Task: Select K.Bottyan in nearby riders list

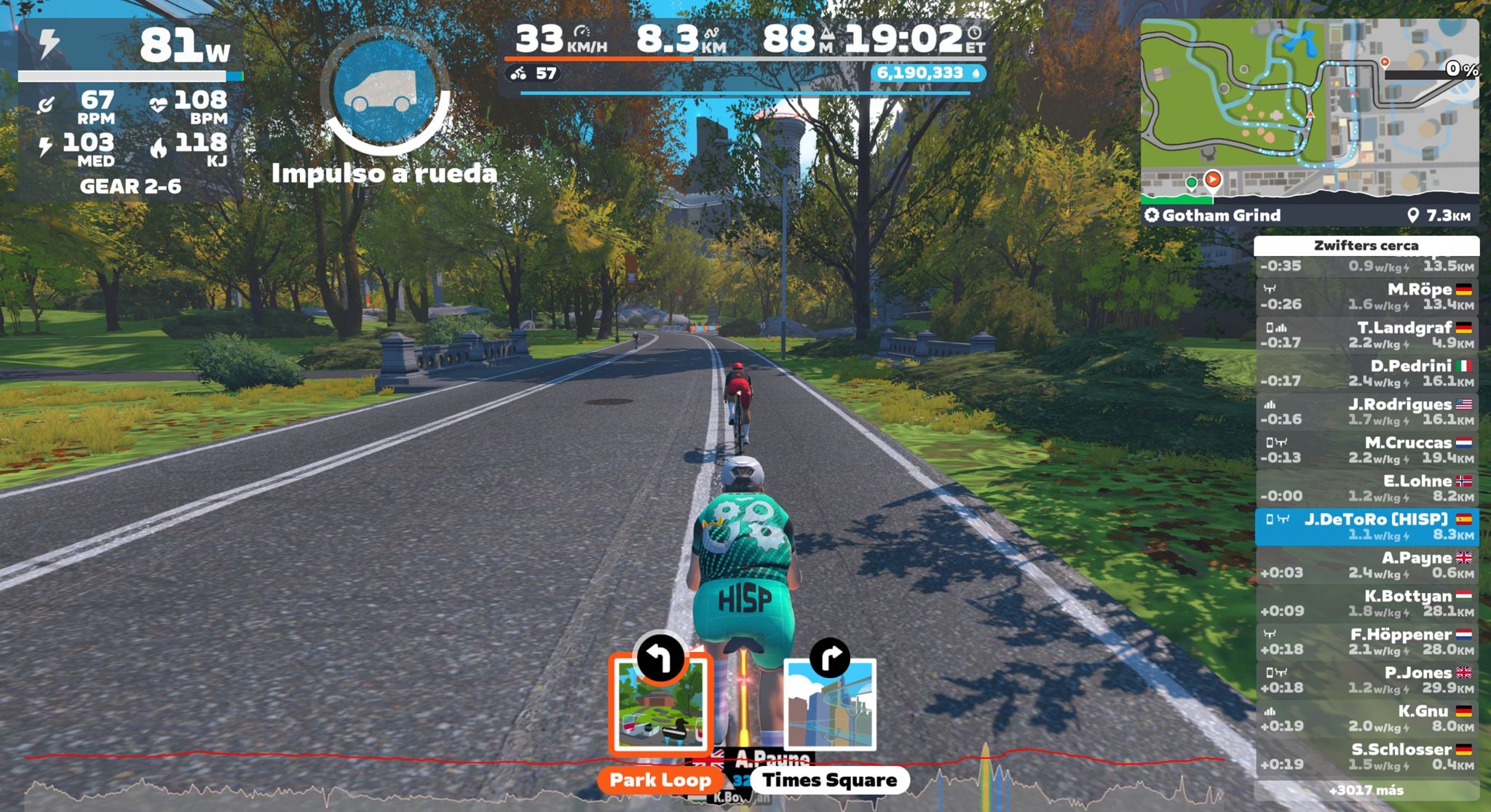Action: (x=1367, y=603)
